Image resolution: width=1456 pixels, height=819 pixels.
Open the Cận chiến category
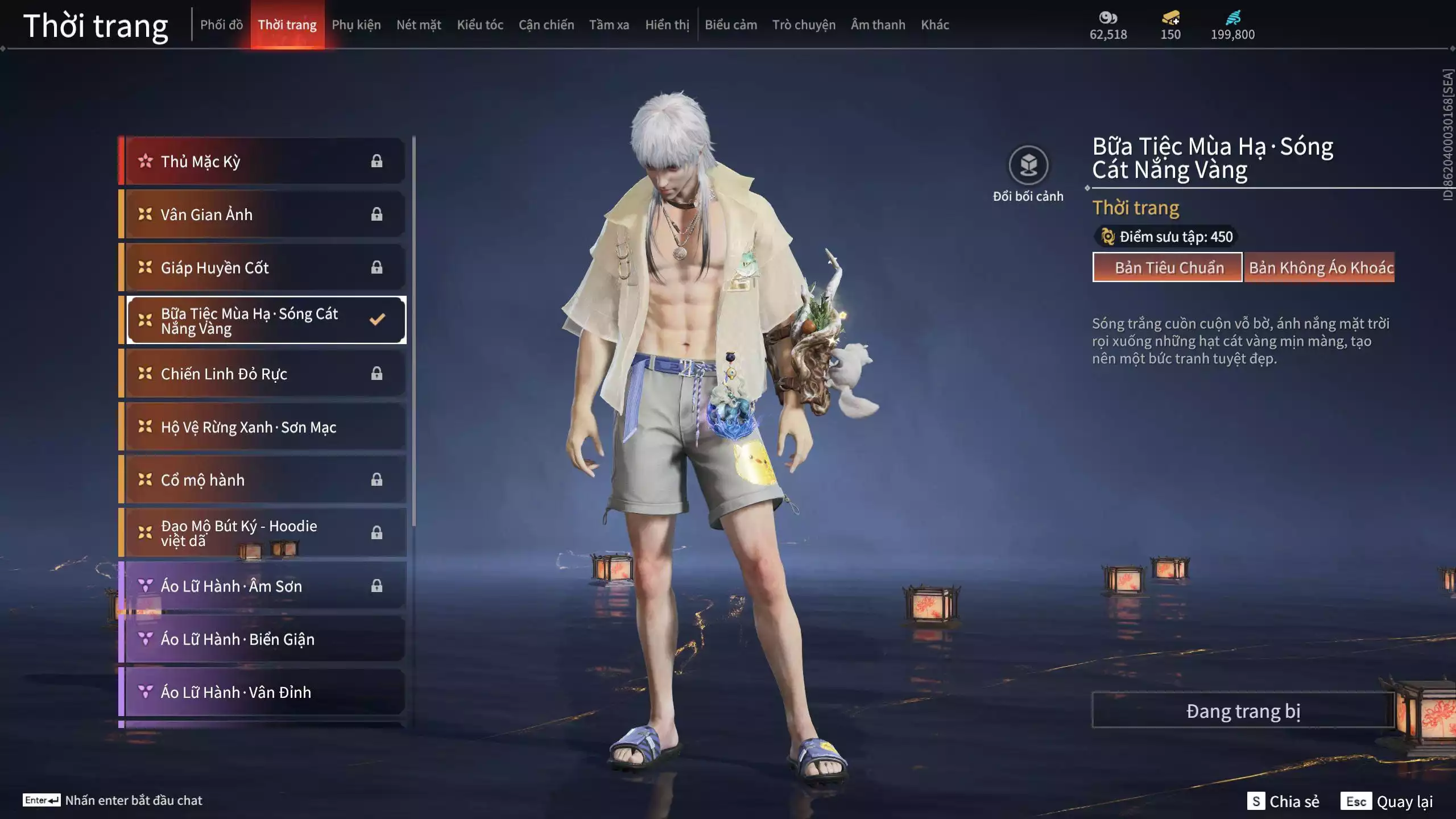(x=546, y=25)
